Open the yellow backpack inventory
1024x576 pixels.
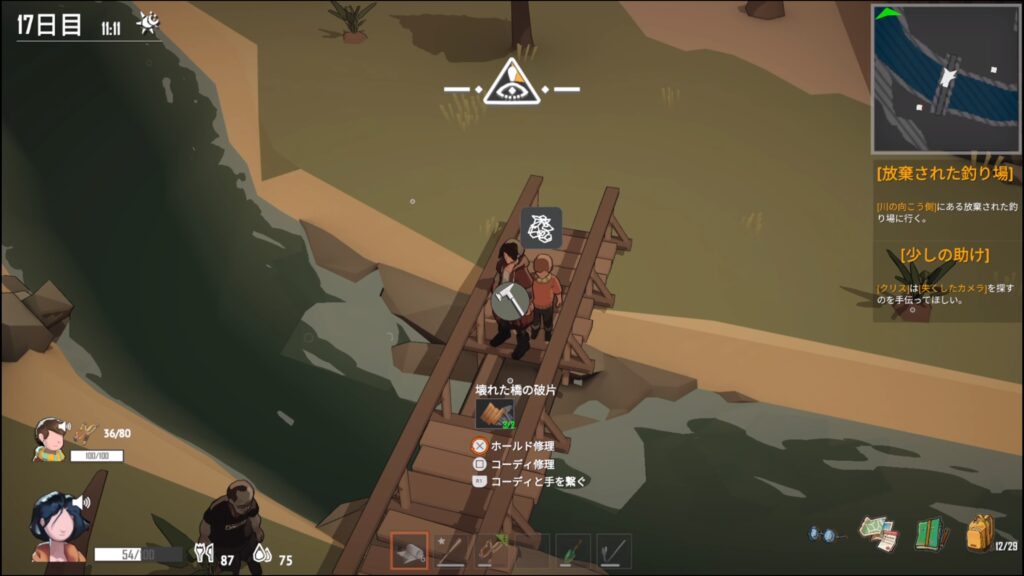pyautogui.click(x=979, y=533)
